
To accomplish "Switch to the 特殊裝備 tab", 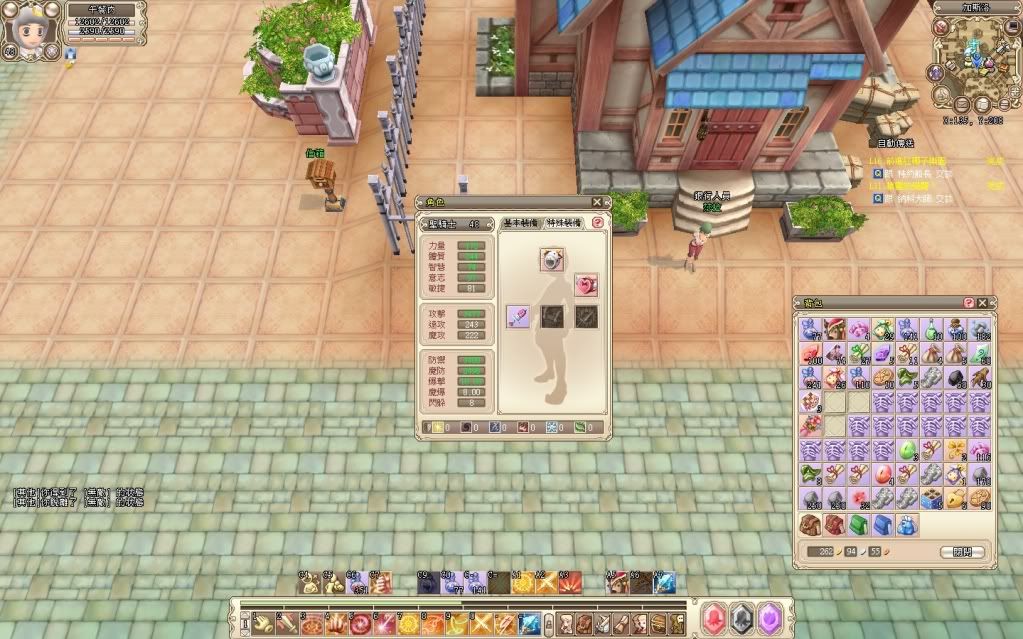I will point(565,223).
